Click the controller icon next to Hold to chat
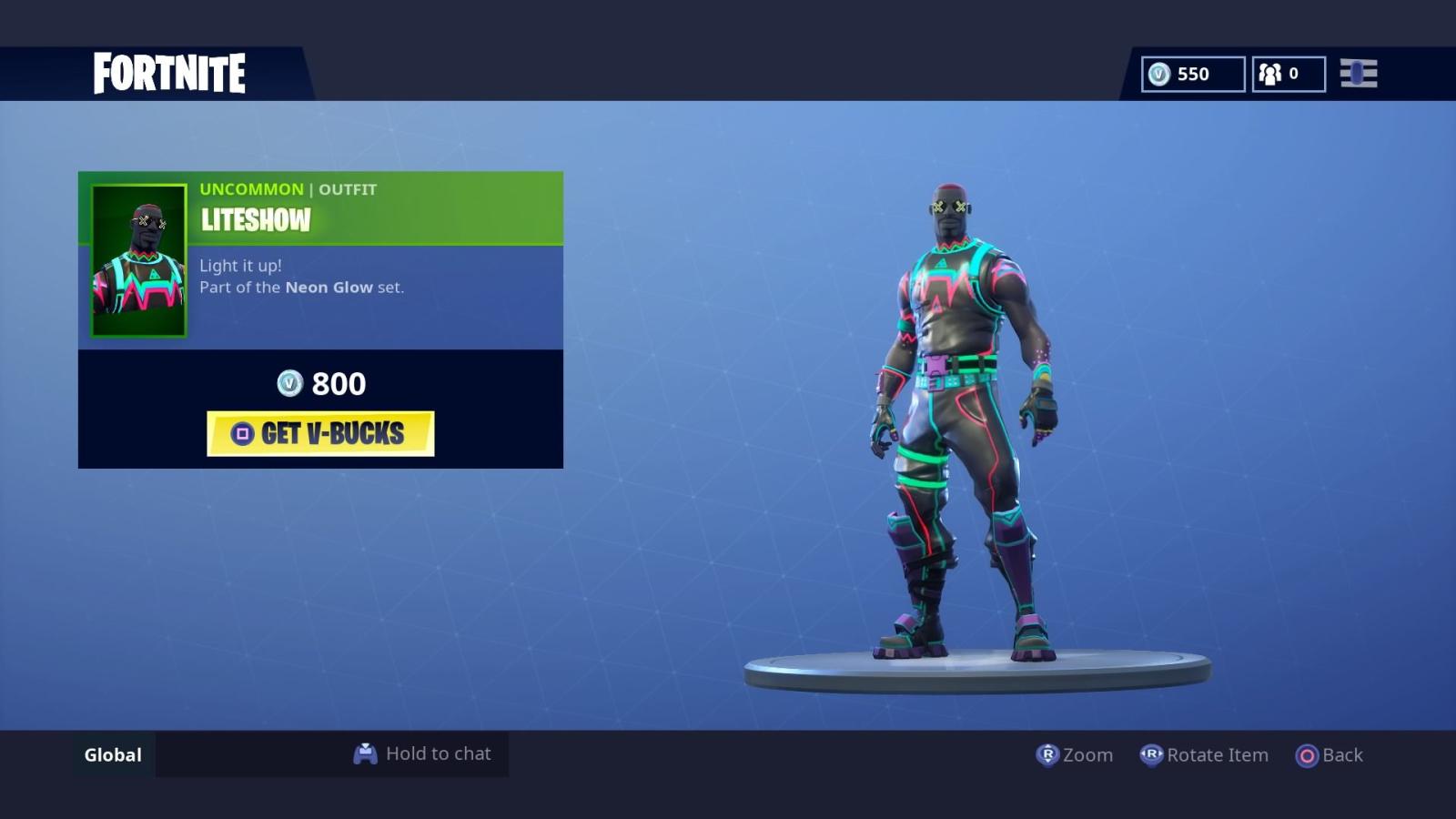Screen dimensions: 1456x819 [366, 753]
